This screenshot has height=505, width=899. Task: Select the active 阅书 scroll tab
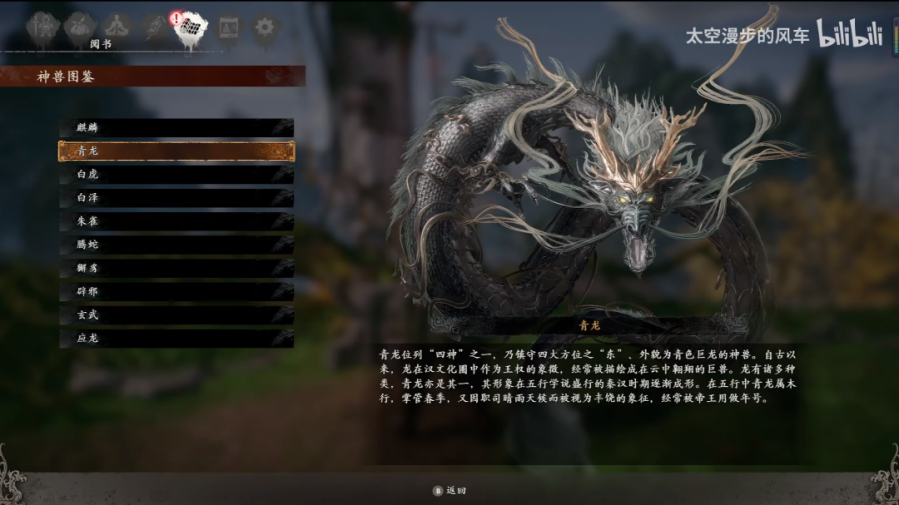click(191, 28)
